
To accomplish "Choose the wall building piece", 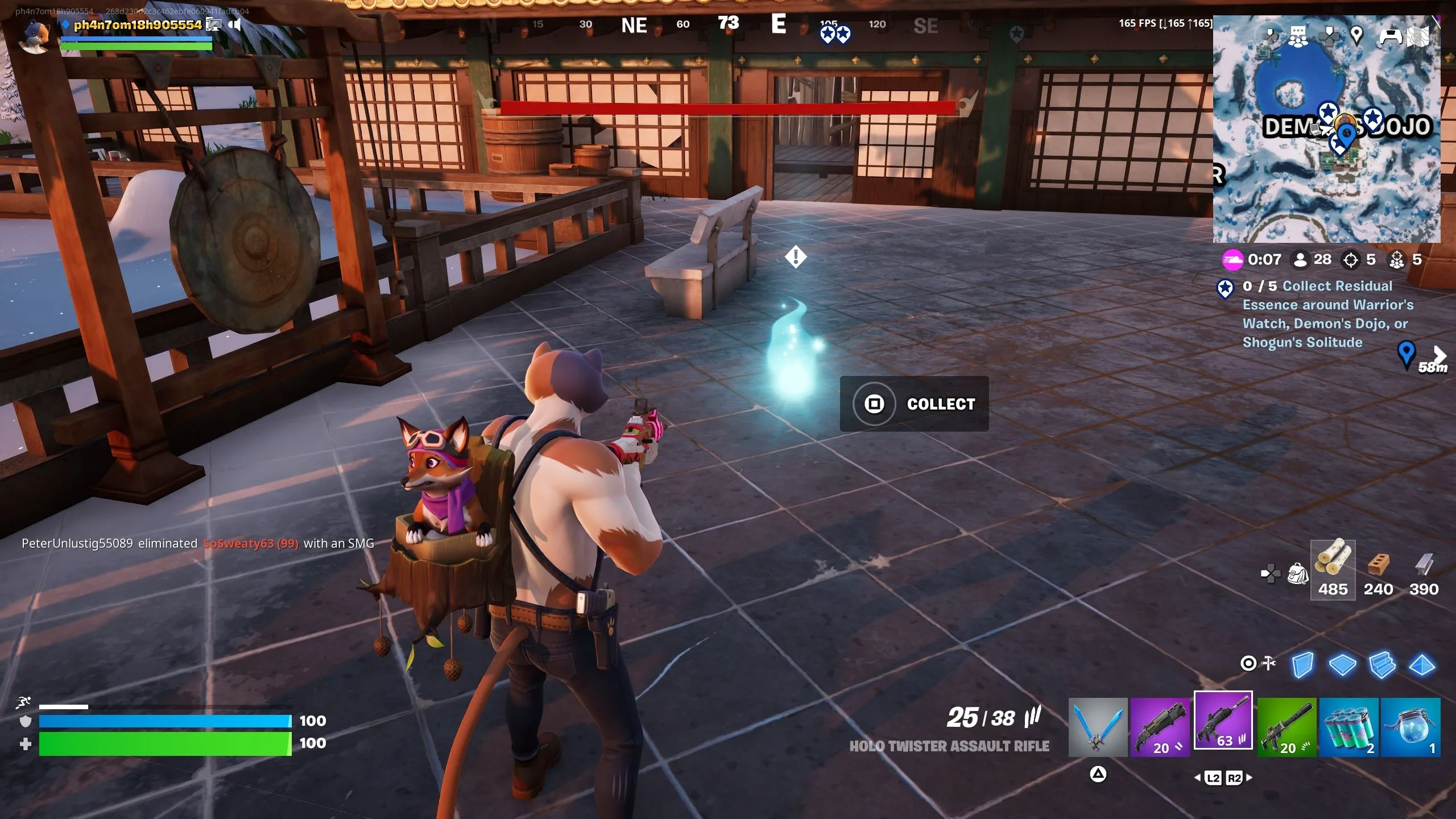I will coord(1302,664).
